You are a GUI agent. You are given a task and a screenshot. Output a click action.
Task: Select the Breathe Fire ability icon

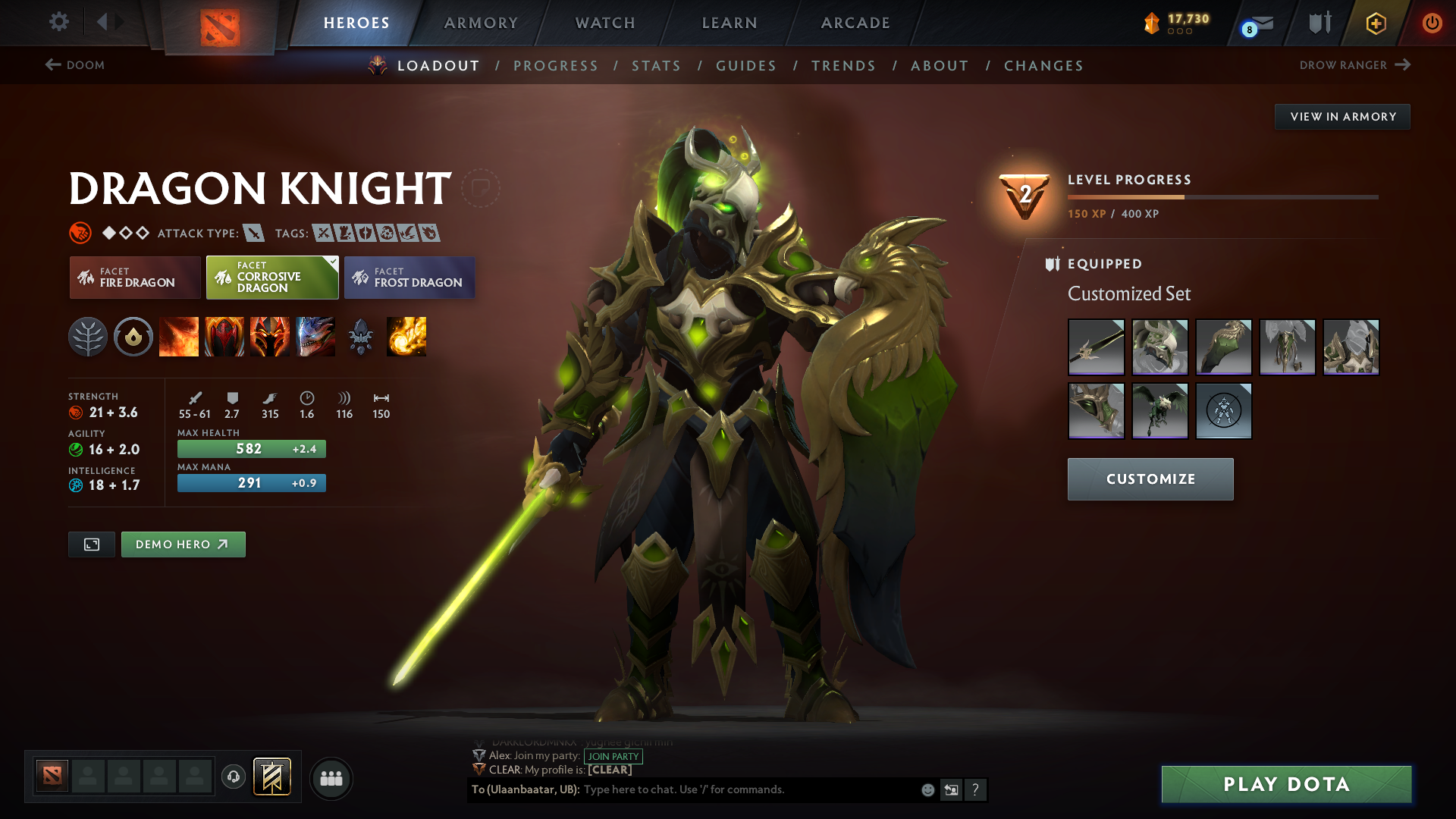(180, 337)
